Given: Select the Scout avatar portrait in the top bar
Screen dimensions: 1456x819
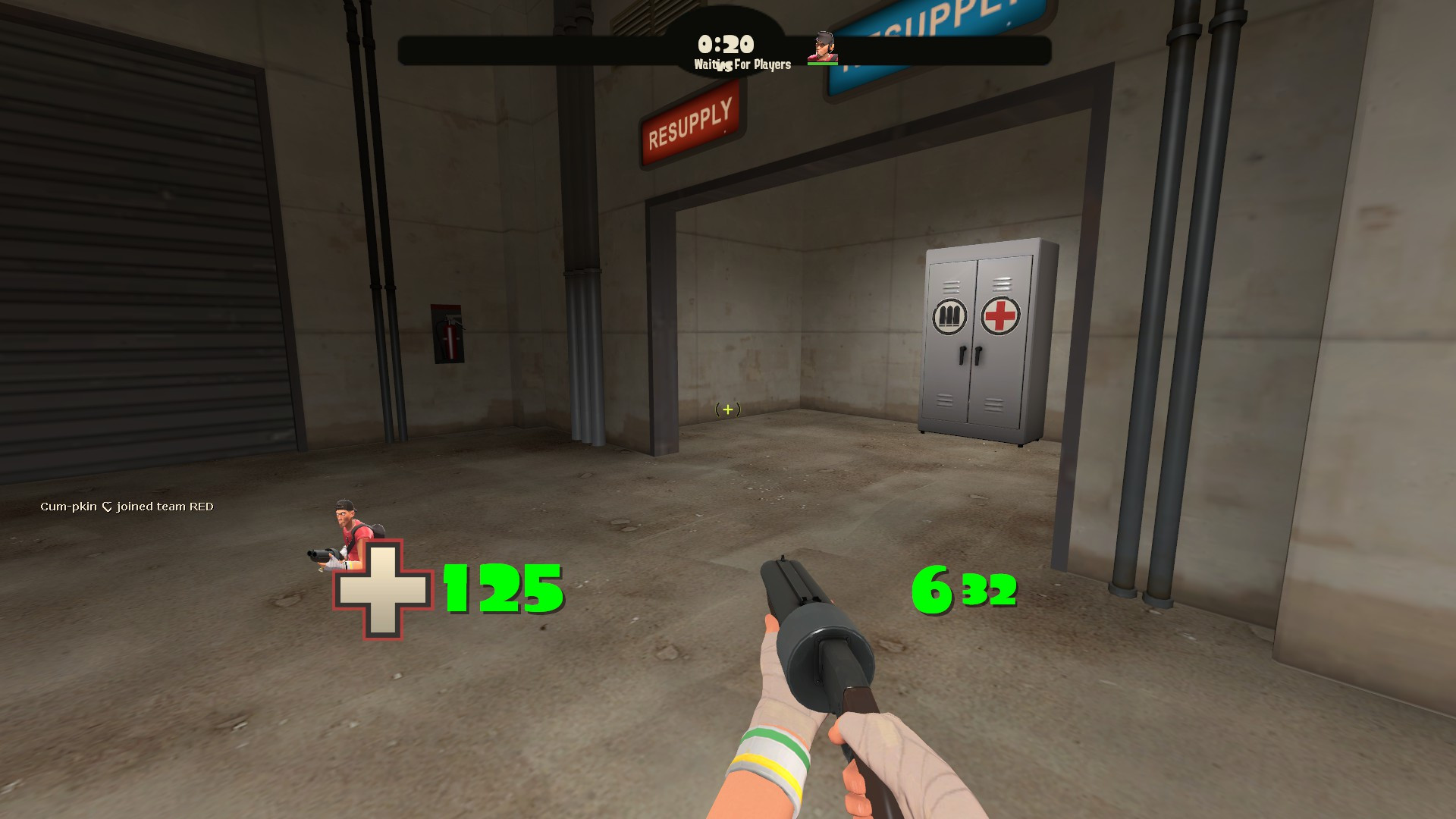Looking at the screenshot, I should tap(823, 45).
